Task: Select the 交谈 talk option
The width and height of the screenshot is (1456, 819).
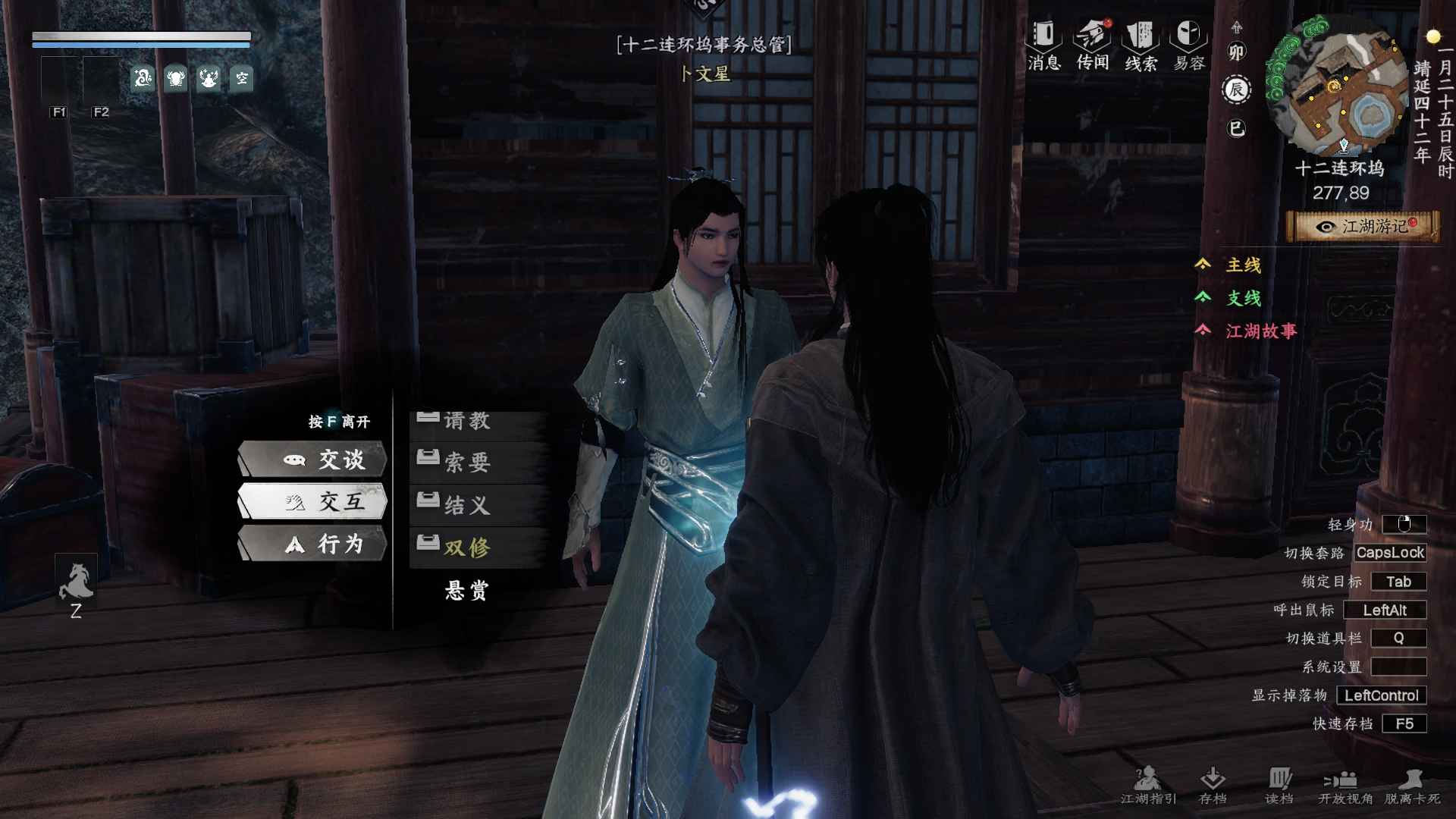Action: pos(312,460)
